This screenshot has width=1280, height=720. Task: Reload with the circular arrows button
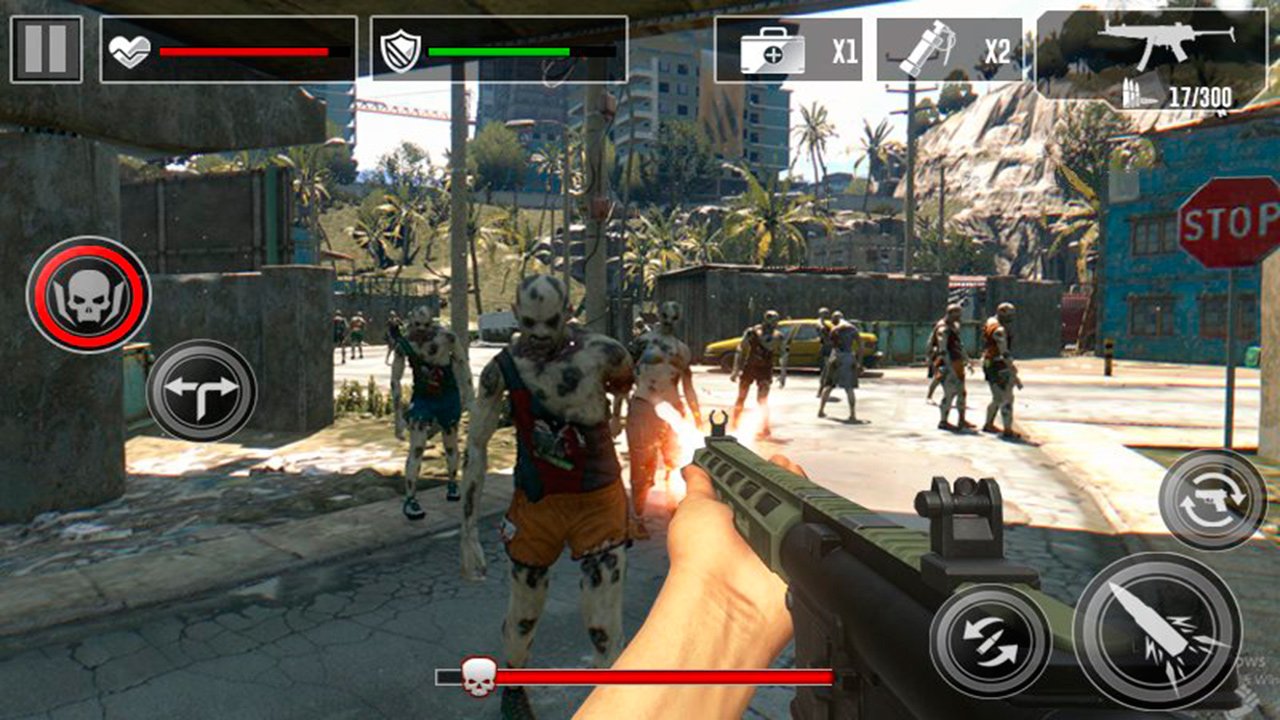[x=990, y=641]
